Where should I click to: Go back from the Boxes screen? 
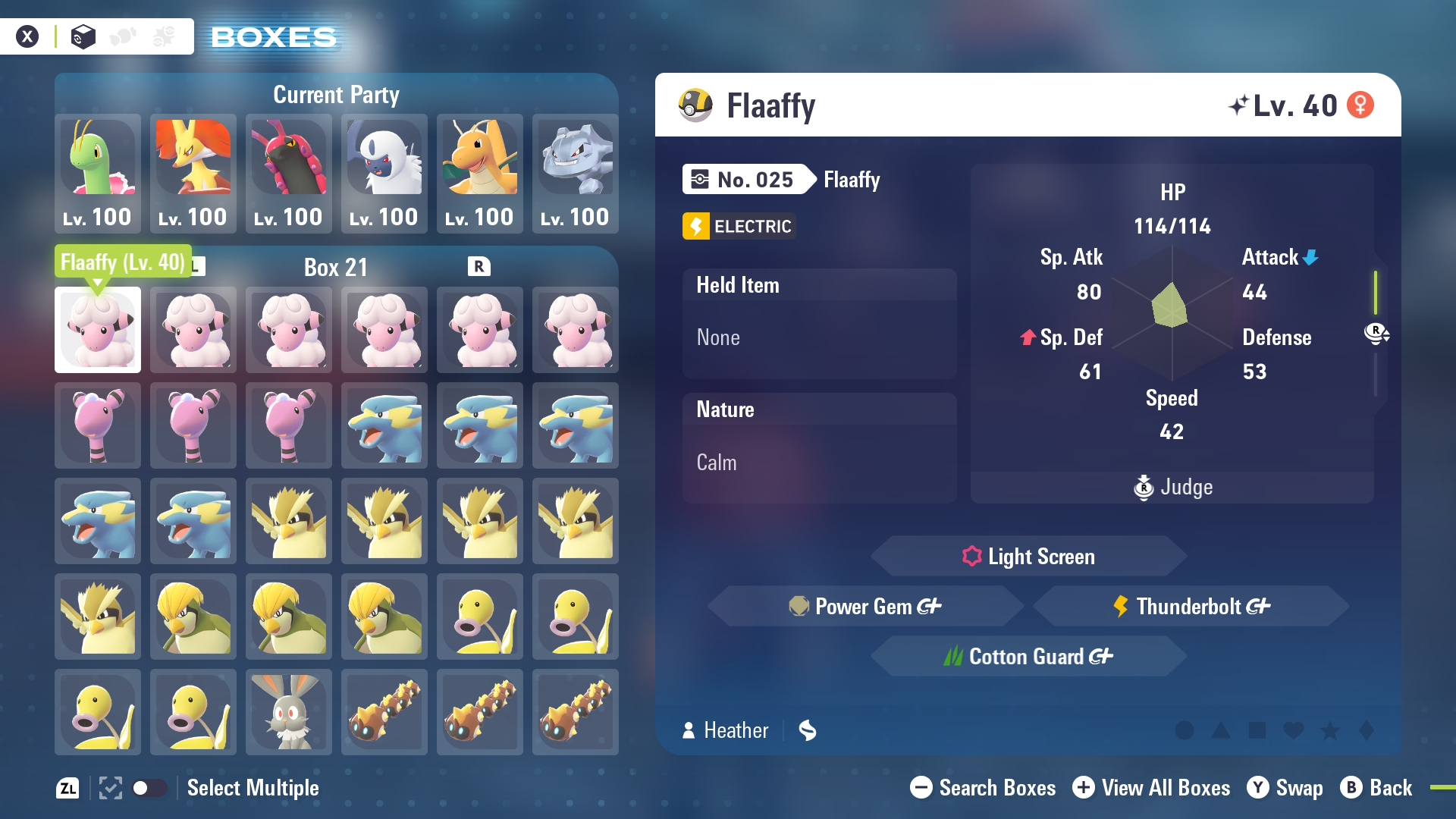point(1376,788)
